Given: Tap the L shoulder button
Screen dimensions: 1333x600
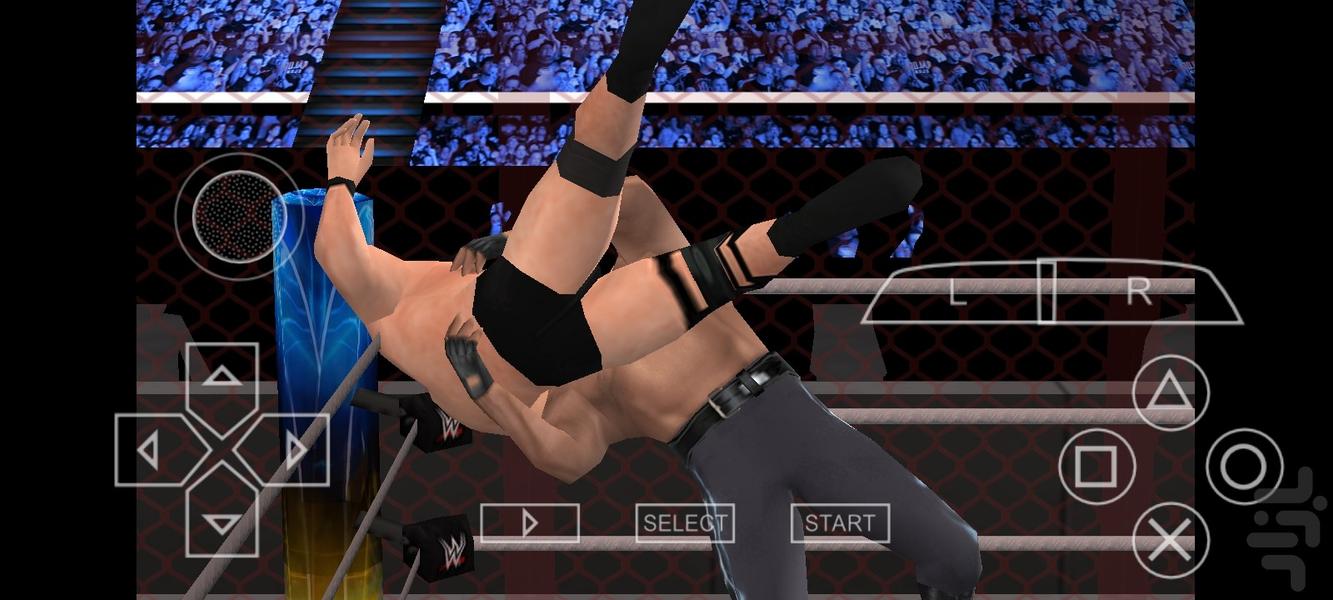Looking at the screenshot, I should (x=957, y=292).
